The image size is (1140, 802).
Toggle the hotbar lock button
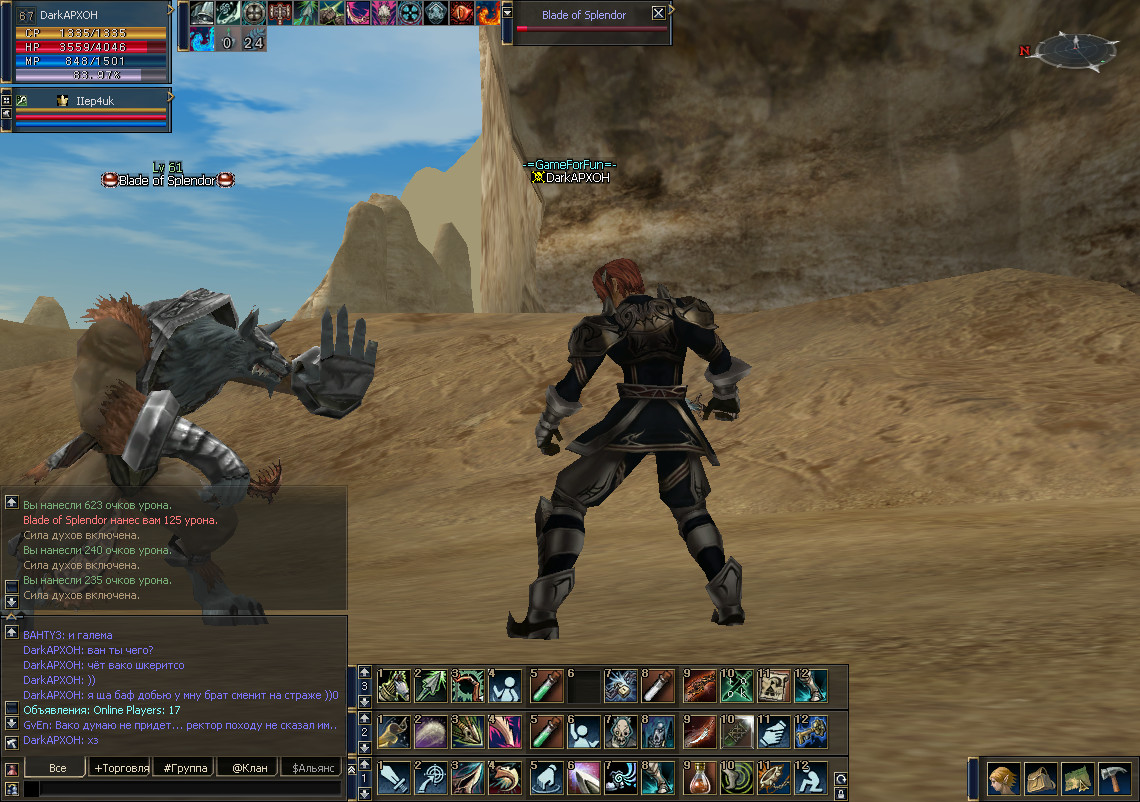[x=841, y=794]
